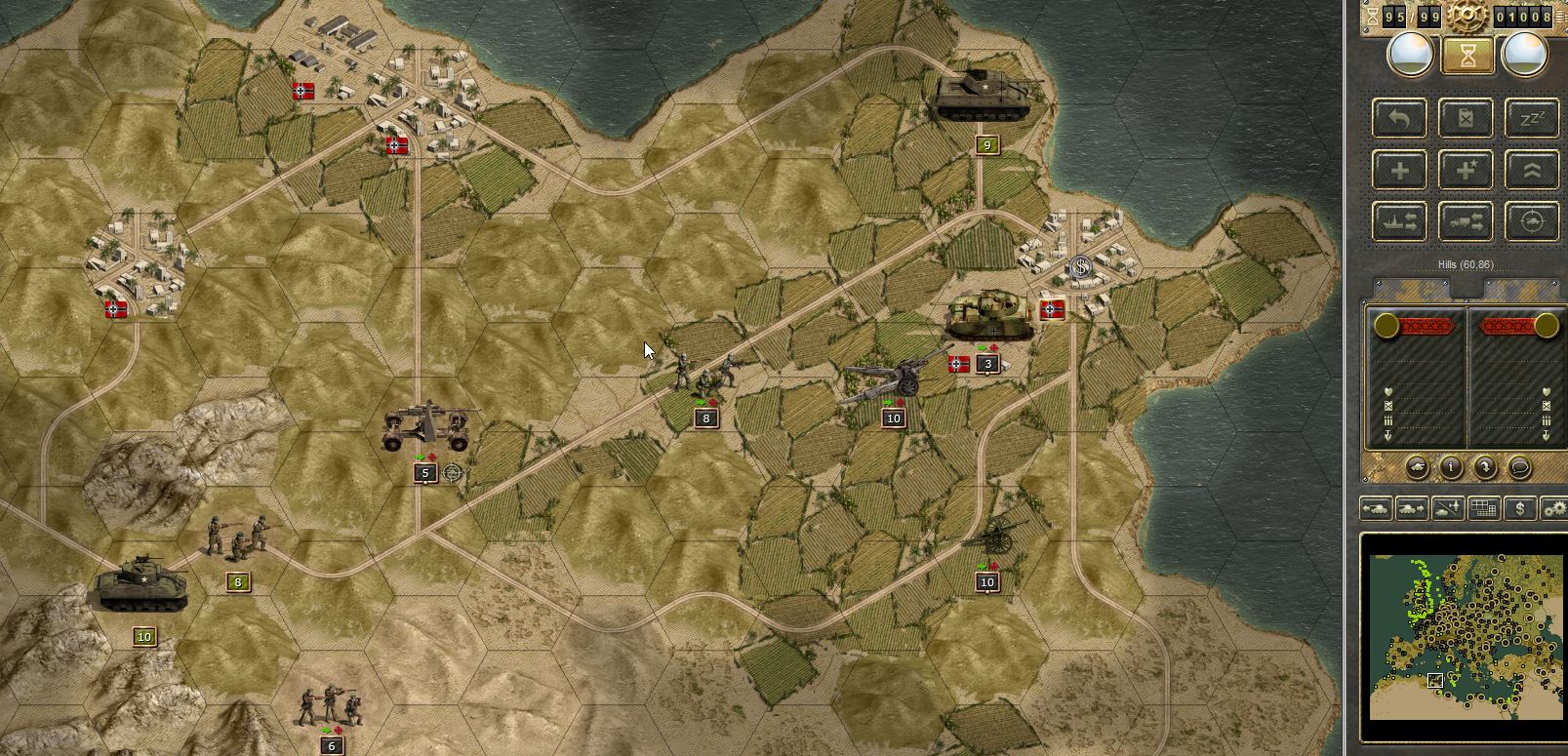This screenshot has width=1568, height=756.
Task: Mount the unit onto truck transport
Action: tap(1467, 219)
